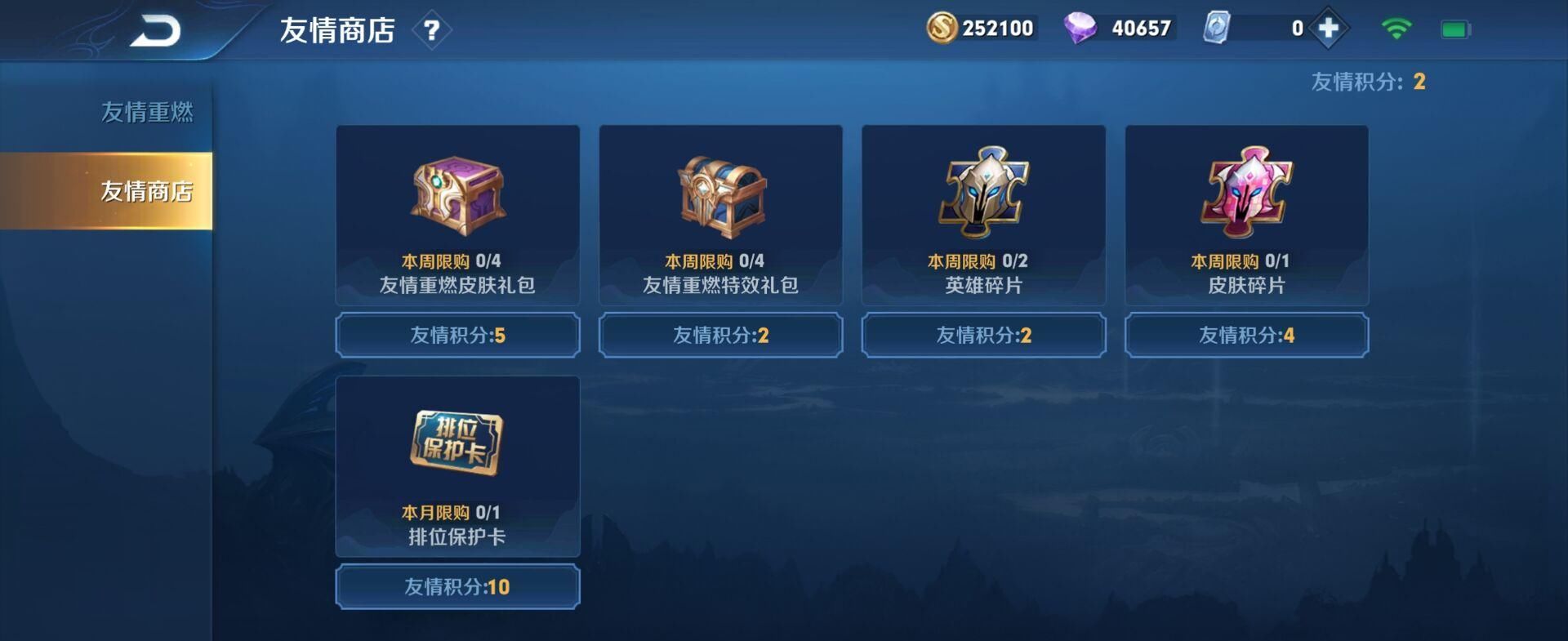Purchase 友情重燃皮肤礼包 with 友情积分:5 button

click(x=457, y=335)
